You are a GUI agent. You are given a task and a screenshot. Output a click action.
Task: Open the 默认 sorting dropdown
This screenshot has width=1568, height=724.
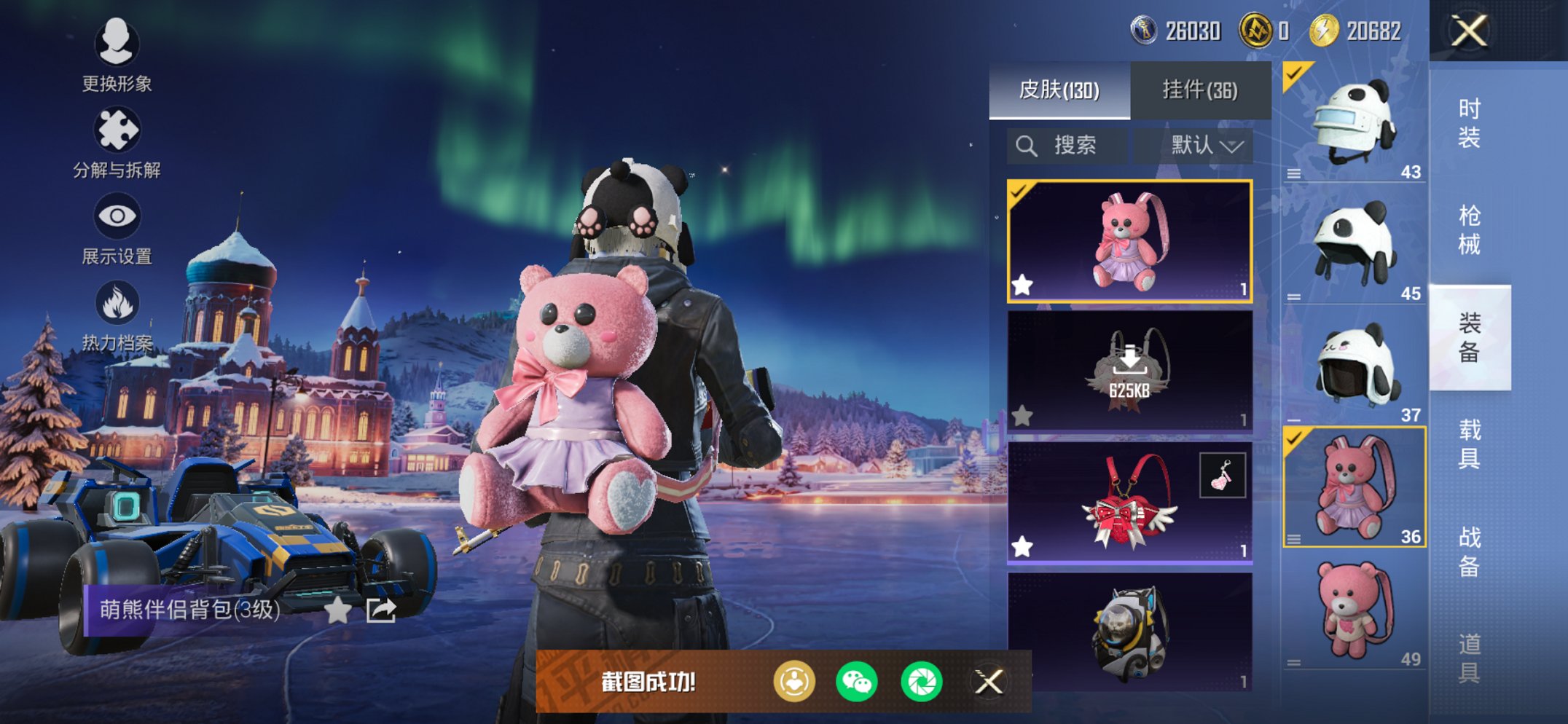(x=1206, y=146)
